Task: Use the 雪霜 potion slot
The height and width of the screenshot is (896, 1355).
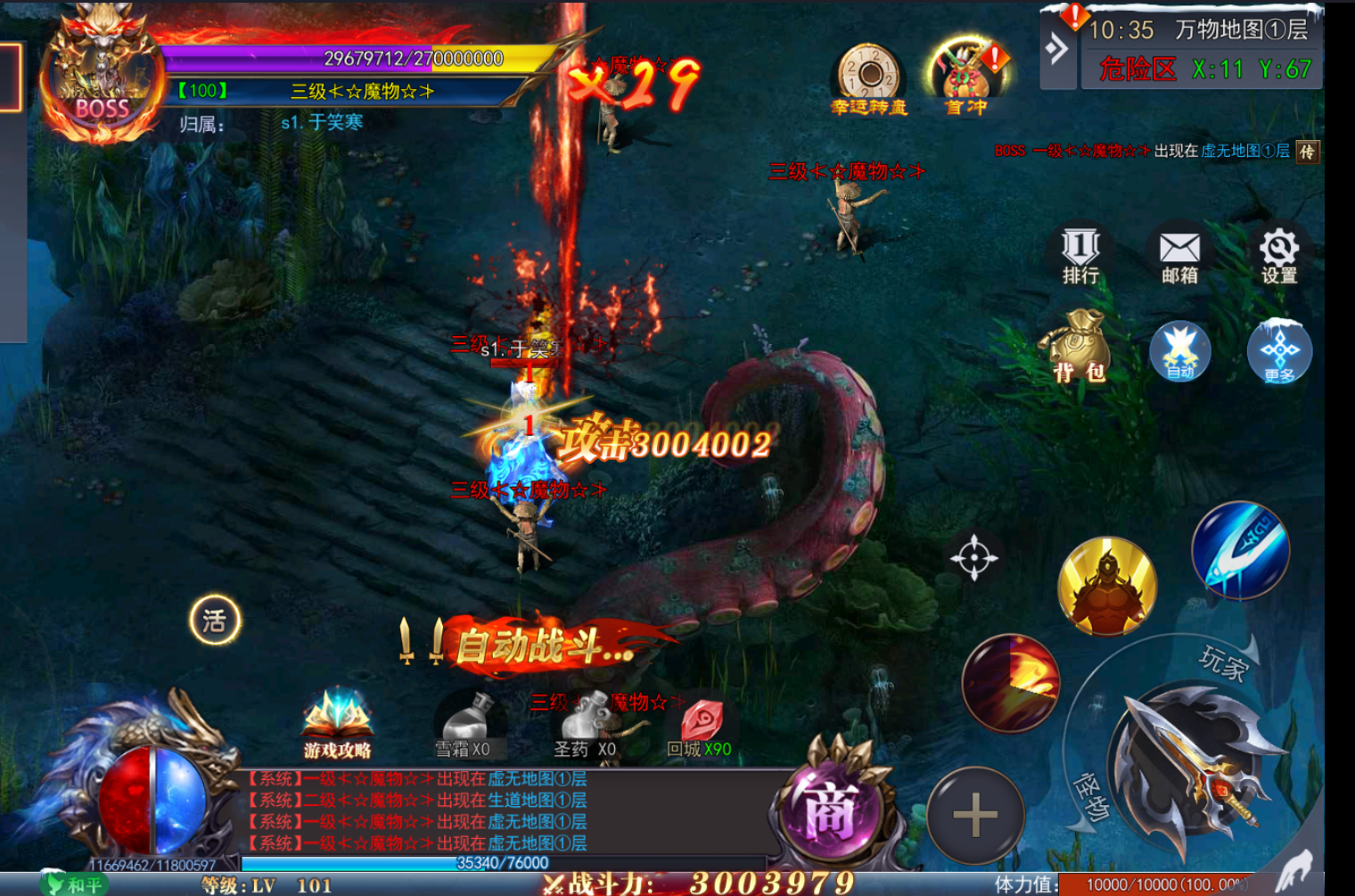Action: point(467,722)
